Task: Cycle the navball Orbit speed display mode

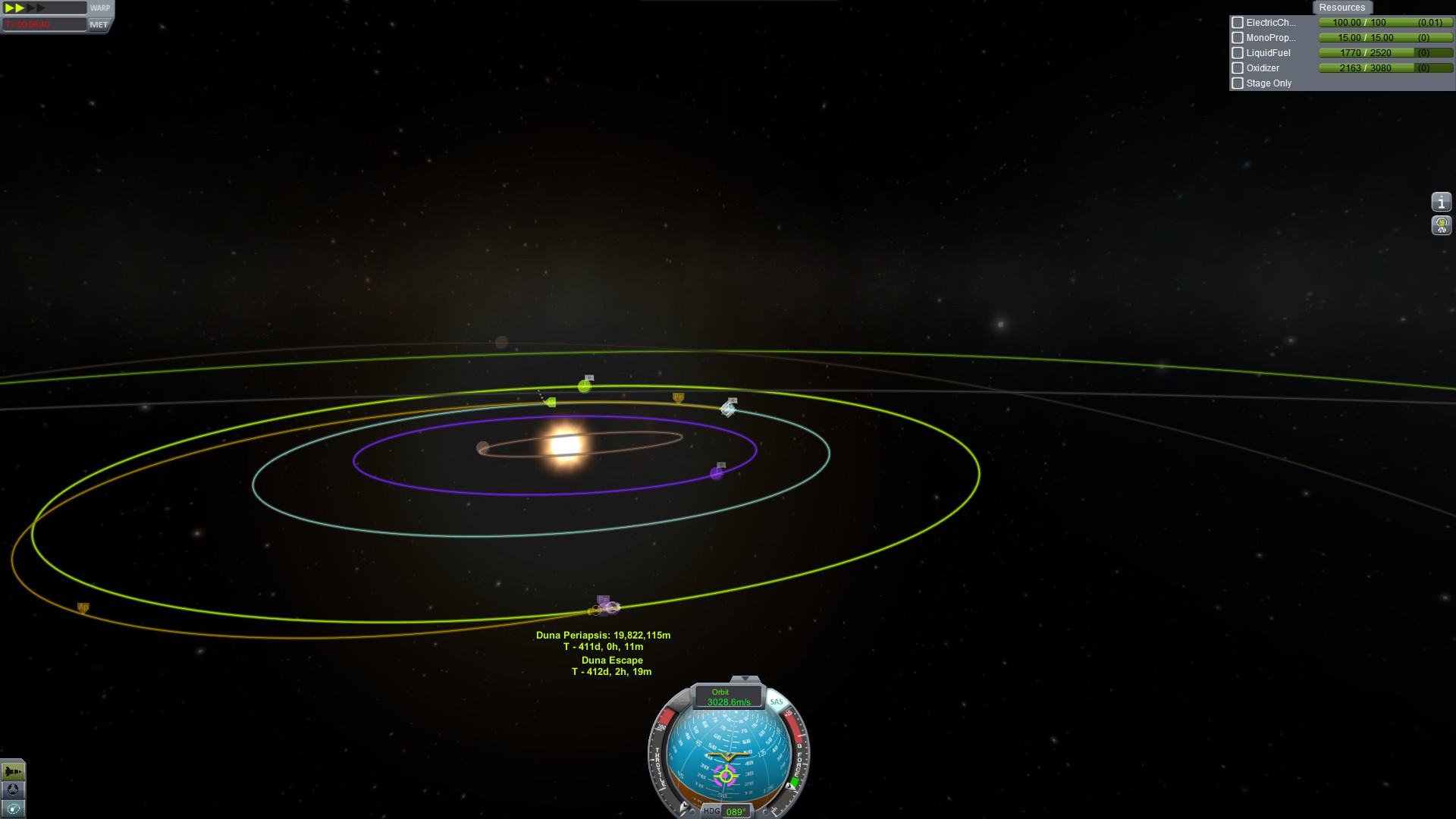Action: pos(728,697)
